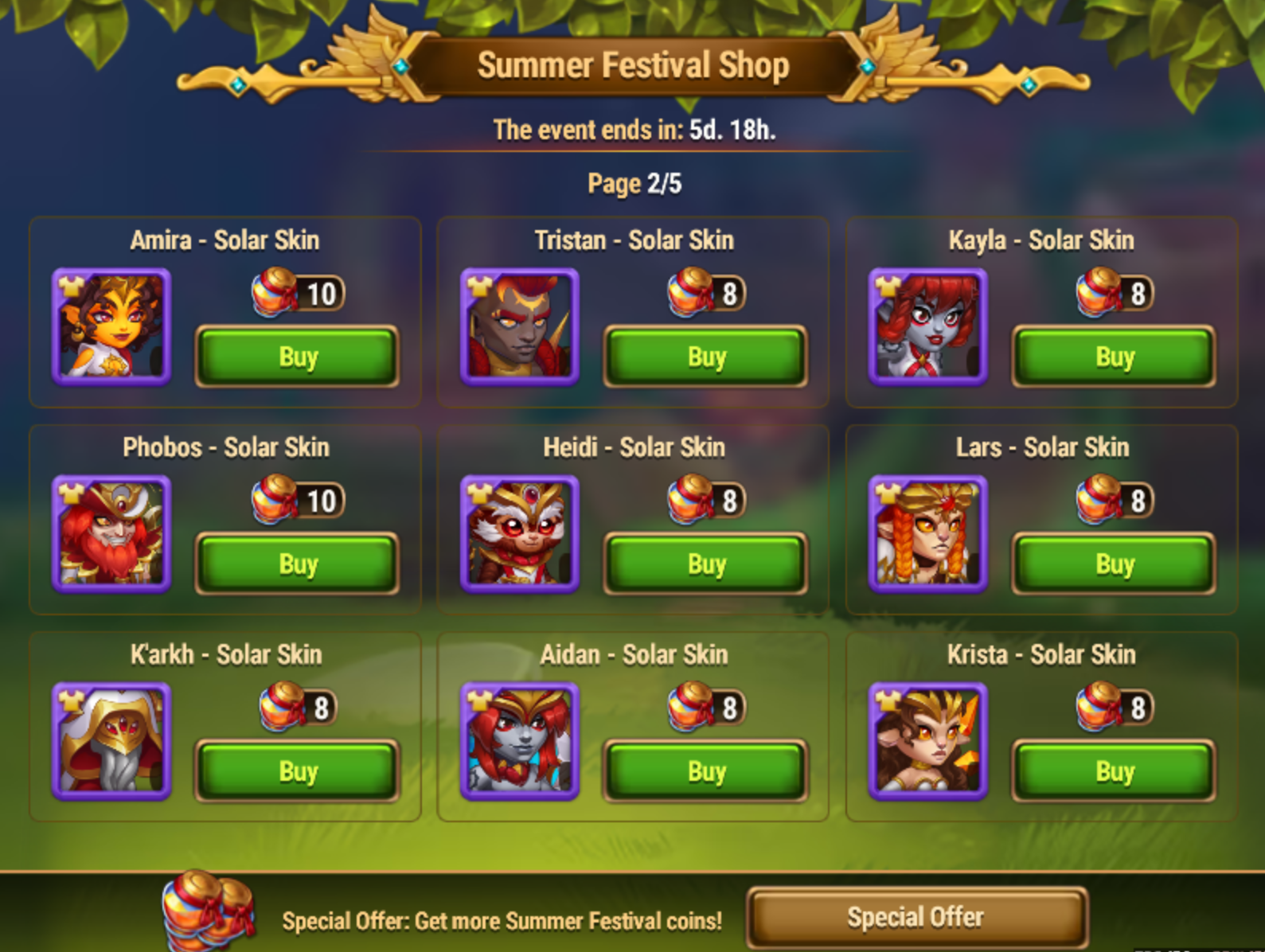The height and width of the screenshot is (952, 1265).
Task: Inspect the Tristan skin portrait
Action: click(x=520, y=326)
